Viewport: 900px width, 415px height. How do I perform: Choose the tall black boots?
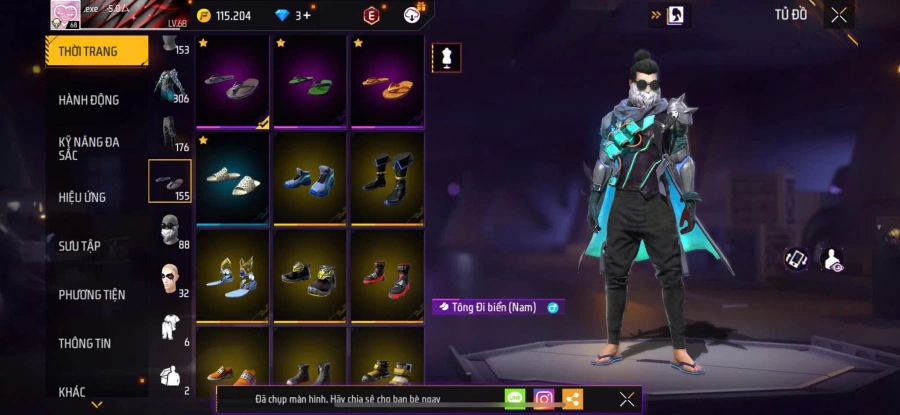[x=387, y=177]
